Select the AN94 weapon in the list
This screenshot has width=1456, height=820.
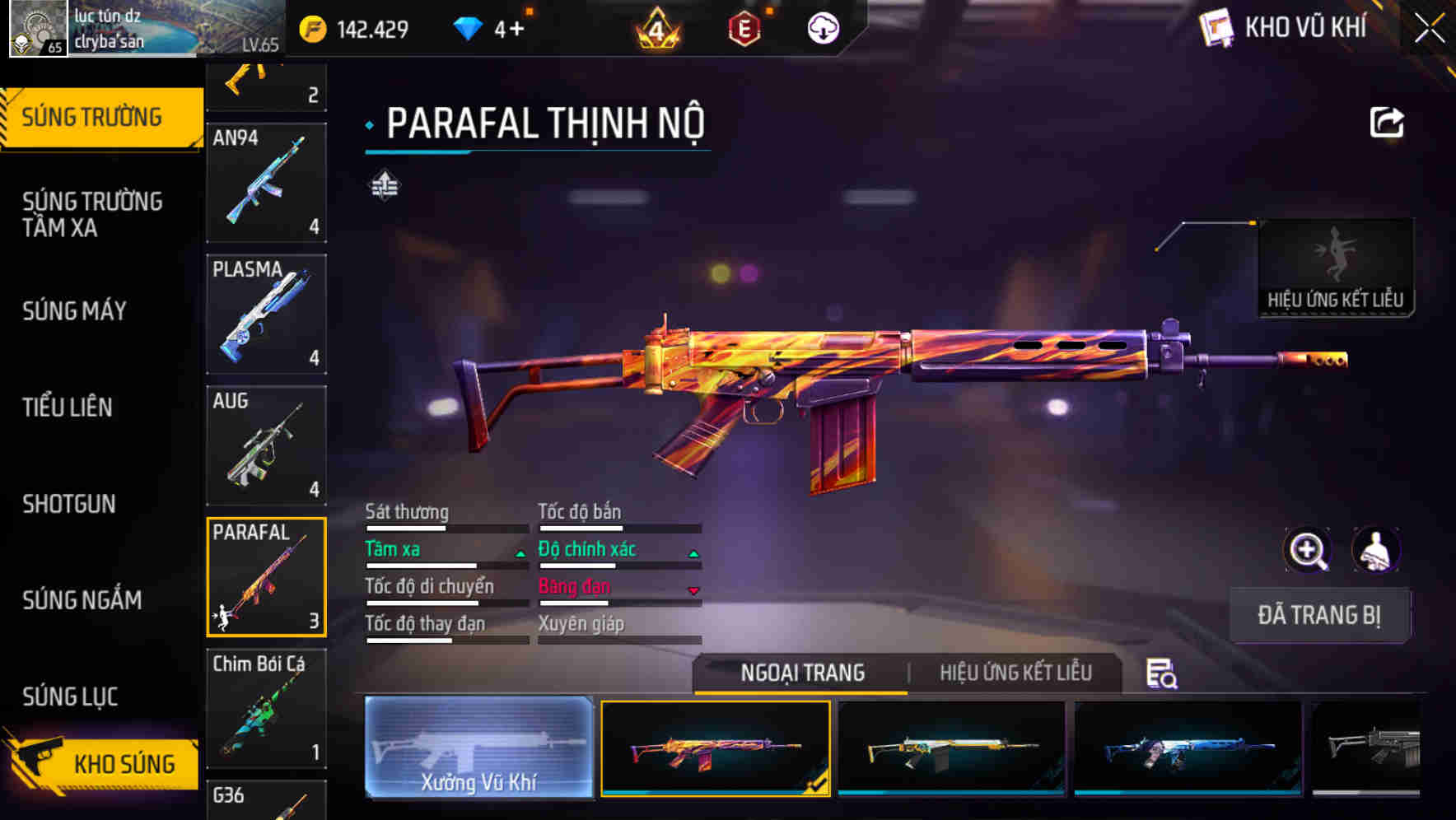pyautogui.click(x=266, y=181)
